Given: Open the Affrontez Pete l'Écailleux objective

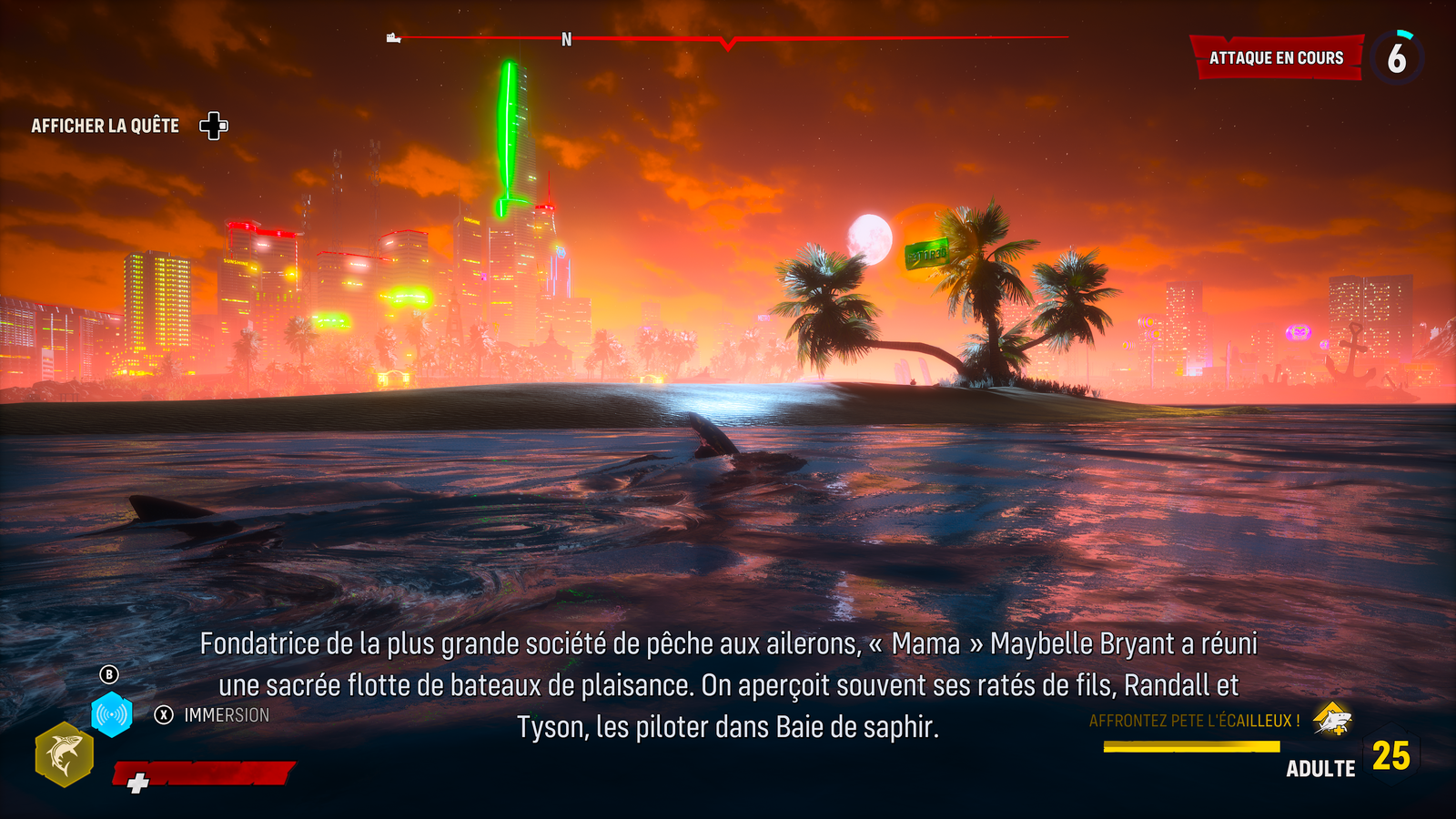Looking at the screenshot, I should pyautogui.click(x=1194, y=721).
